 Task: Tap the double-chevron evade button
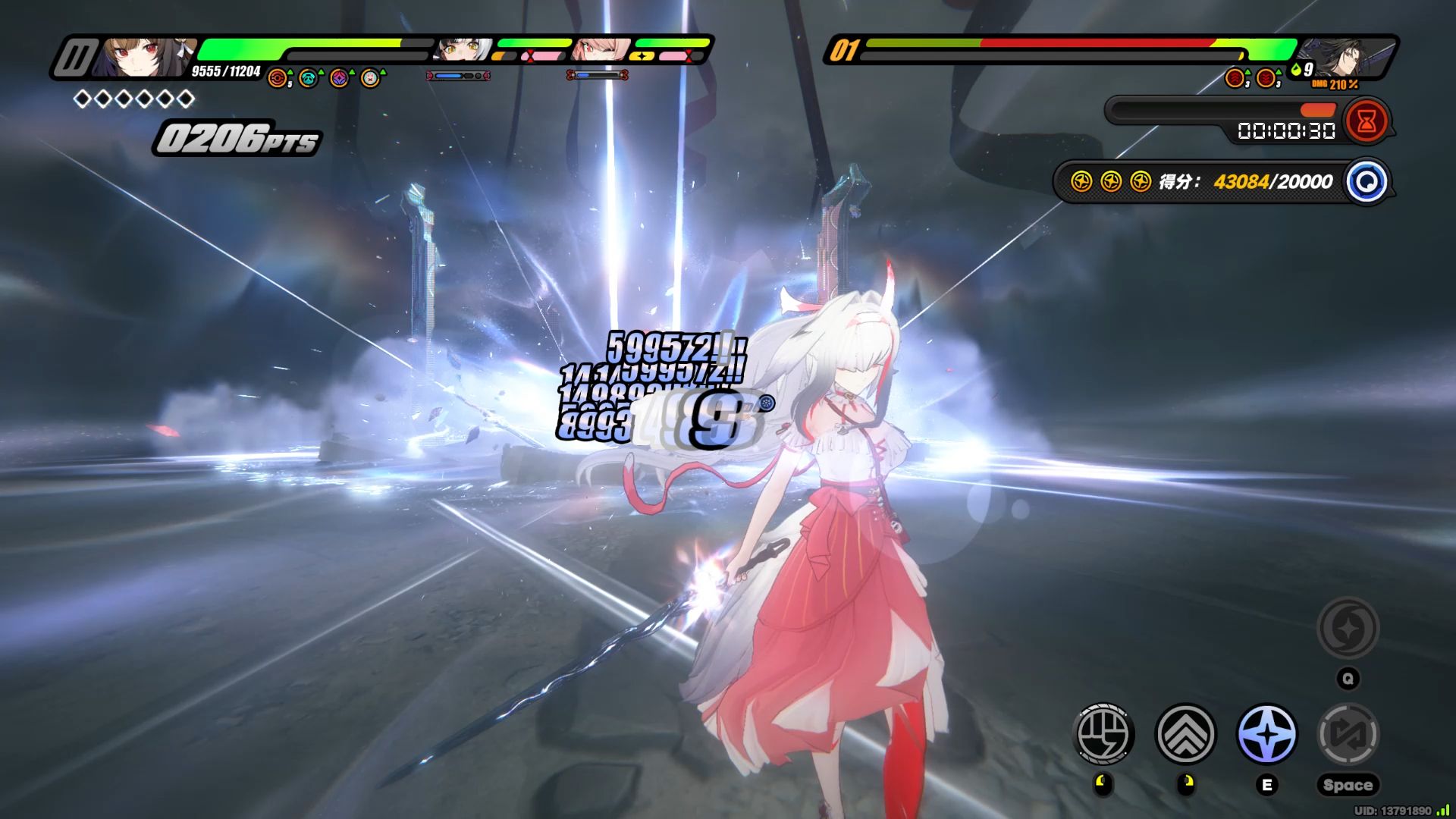coord(1185,733)
